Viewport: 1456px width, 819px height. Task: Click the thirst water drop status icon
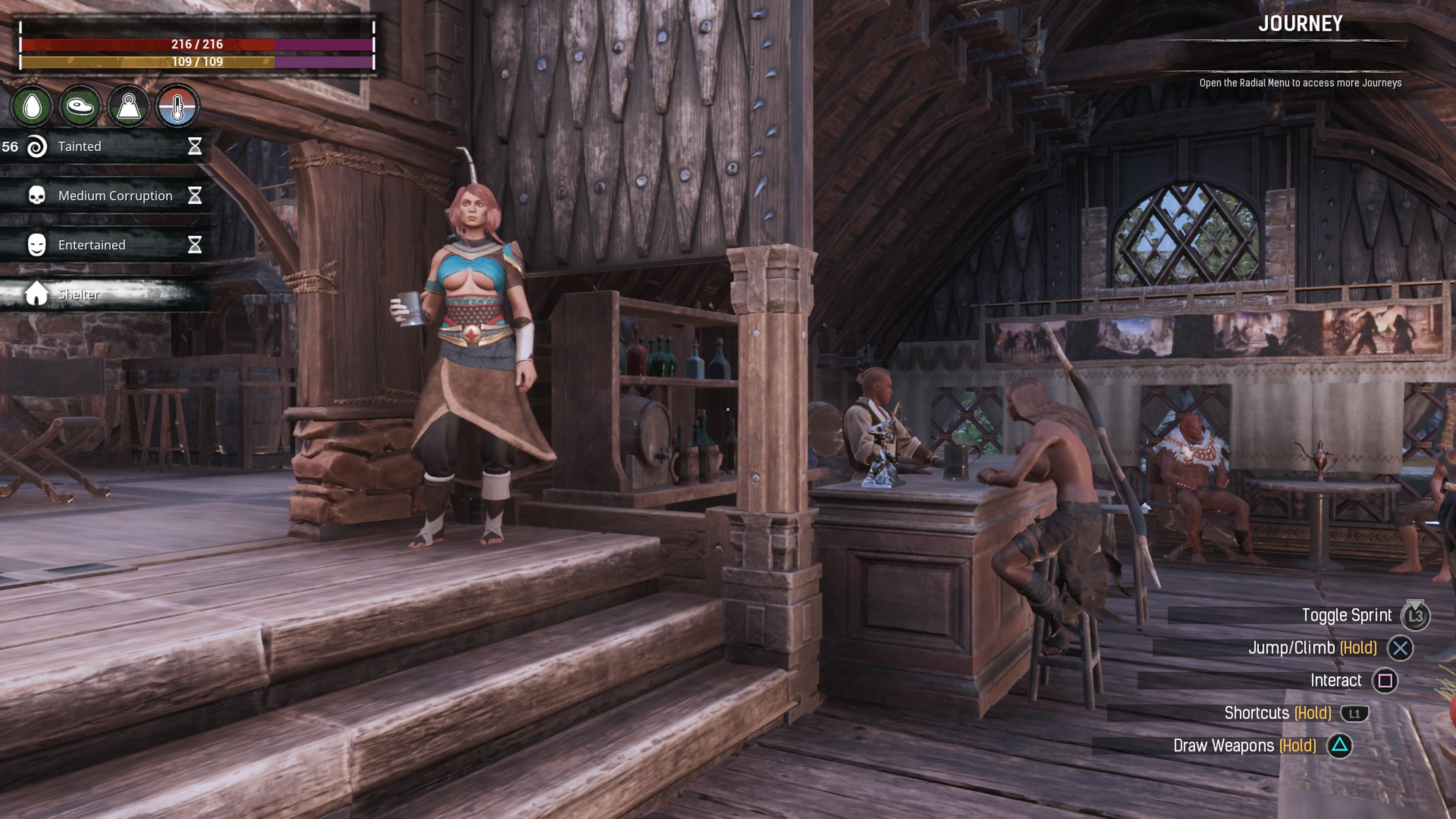(32, 106)
